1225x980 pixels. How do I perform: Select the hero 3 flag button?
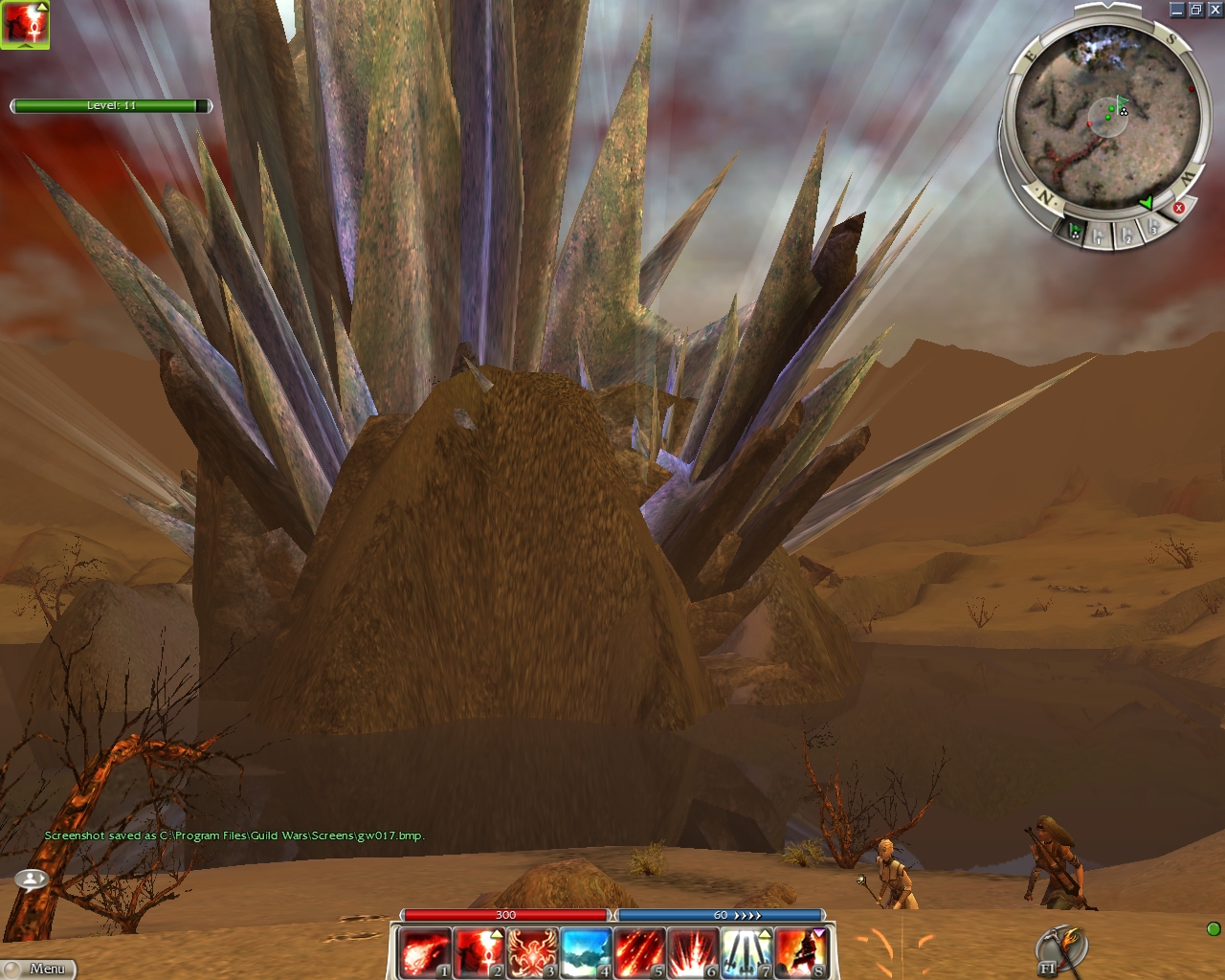pos(1153,227)
